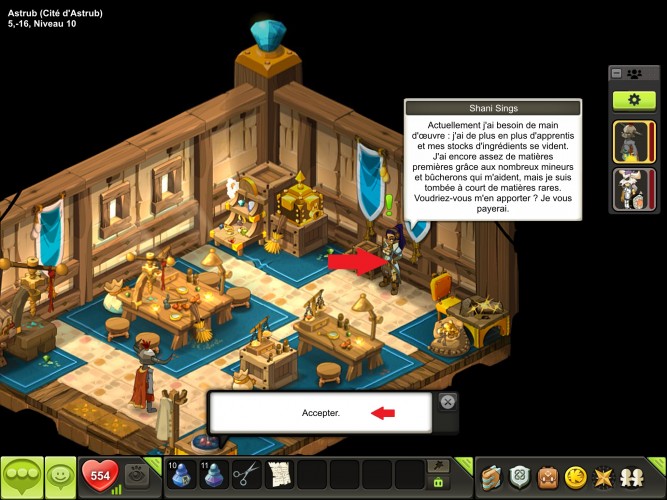Use the blue potion with quantity 11
This screenshot has height=500, width=667.
pos(212,475)
